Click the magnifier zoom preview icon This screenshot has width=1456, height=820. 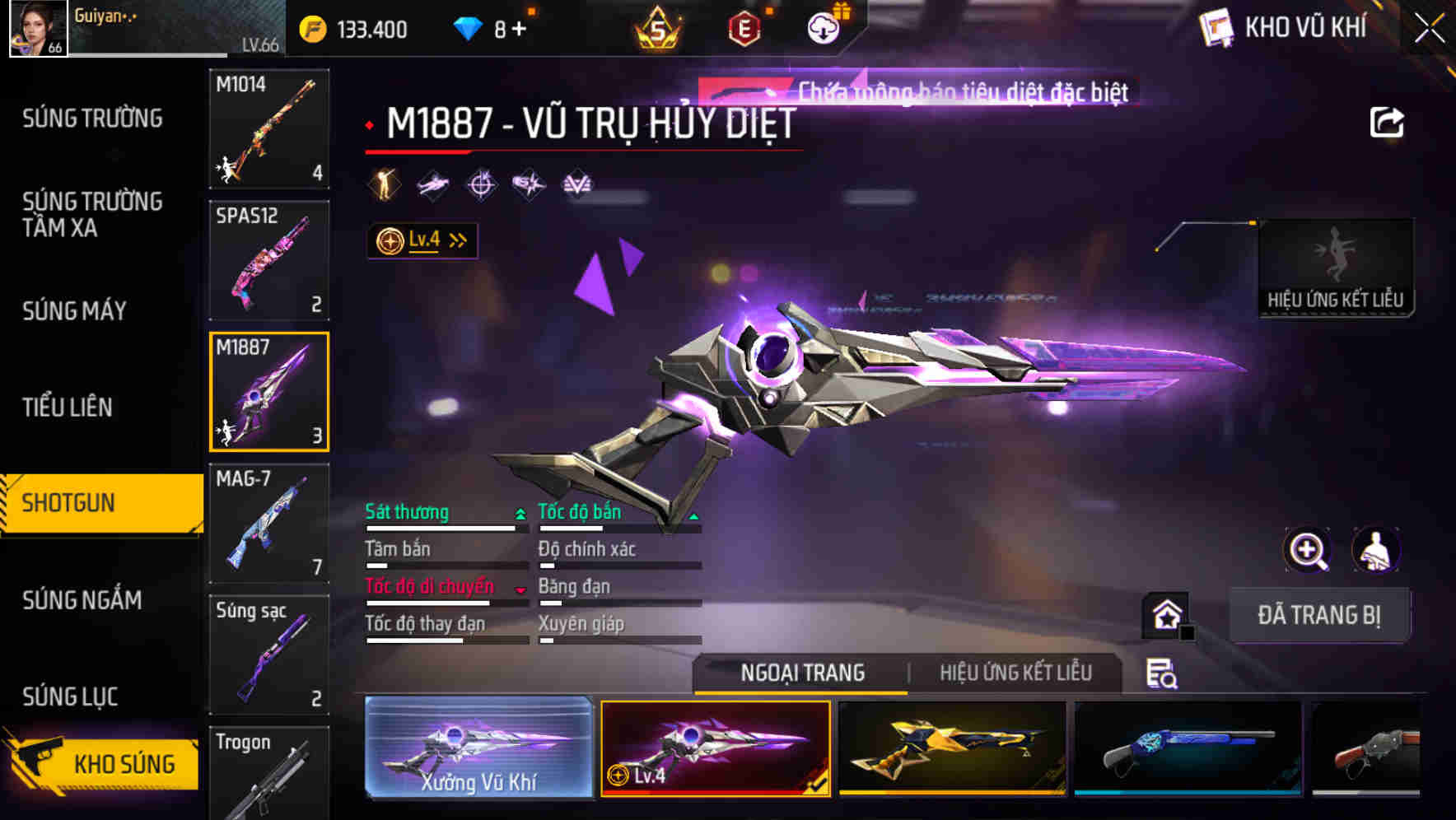tap(1305, 550)
